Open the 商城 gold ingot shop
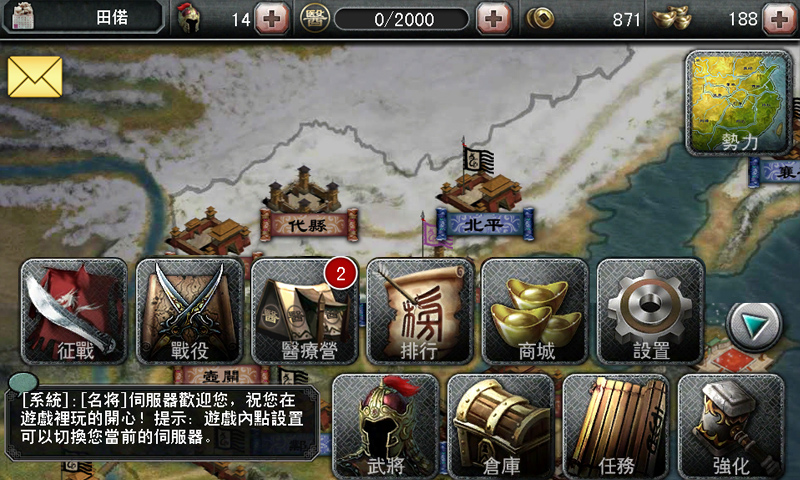Screen dimensions: 800x480 click(x=535, y=311)
